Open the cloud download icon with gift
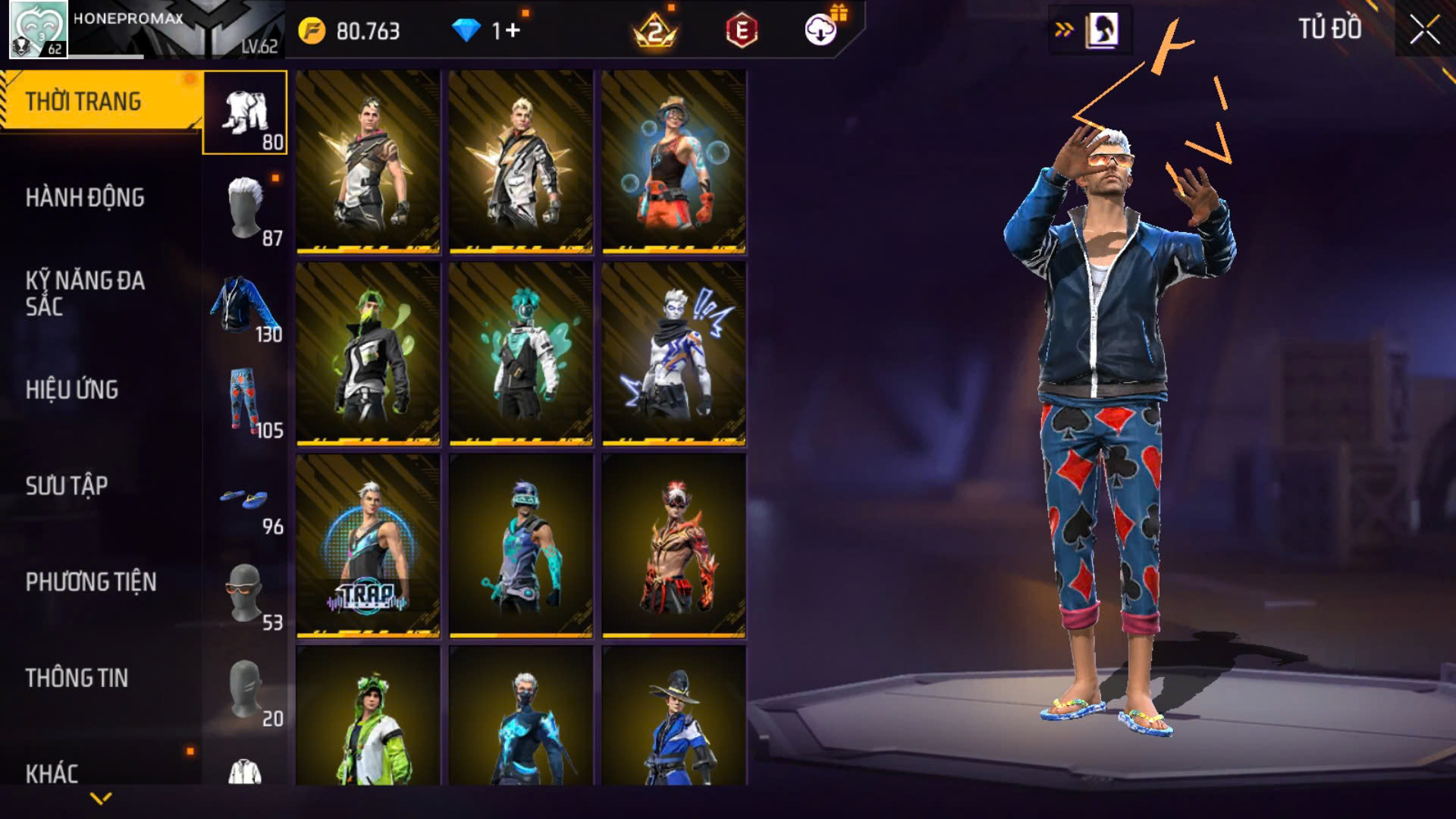This screenshot has width=1456, height=819. pyautogui.click(x=821, y=30)
